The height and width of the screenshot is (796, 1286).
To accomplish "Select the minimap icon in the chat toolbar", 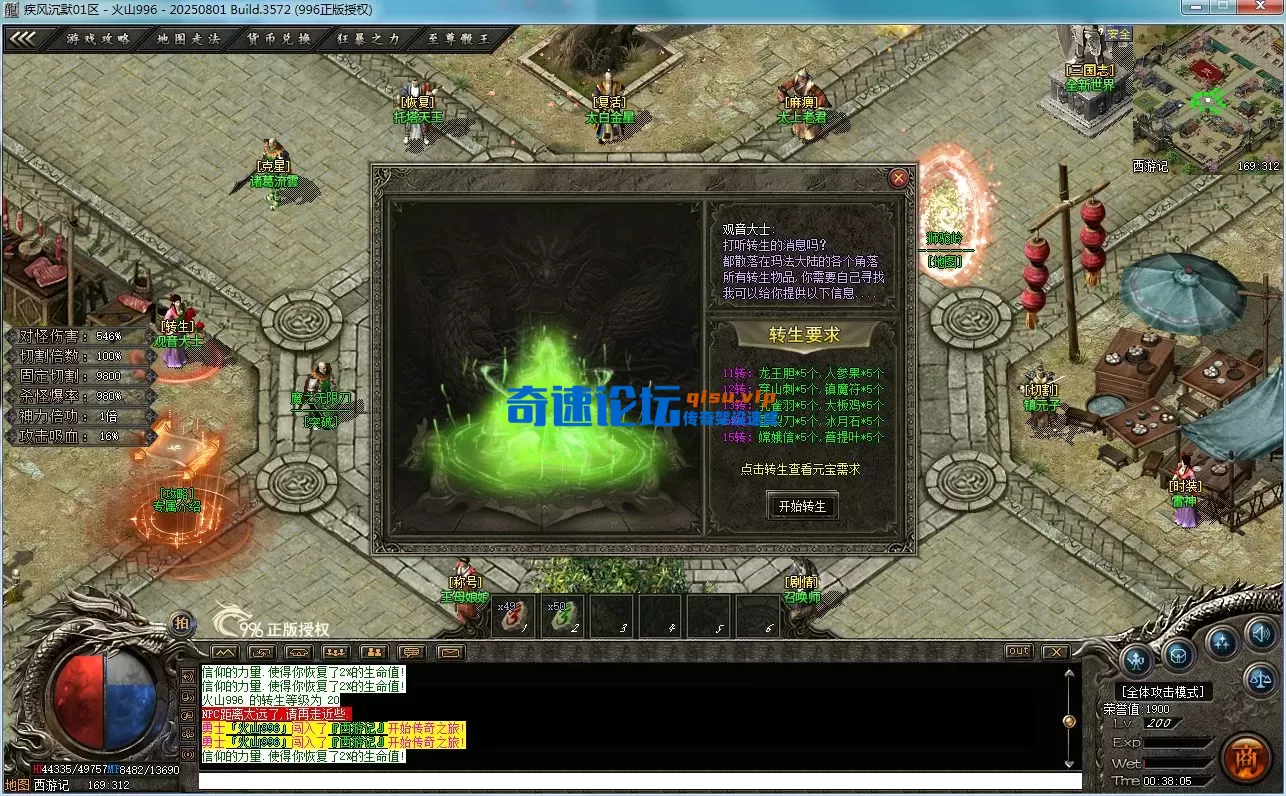I will click(225, 652).
